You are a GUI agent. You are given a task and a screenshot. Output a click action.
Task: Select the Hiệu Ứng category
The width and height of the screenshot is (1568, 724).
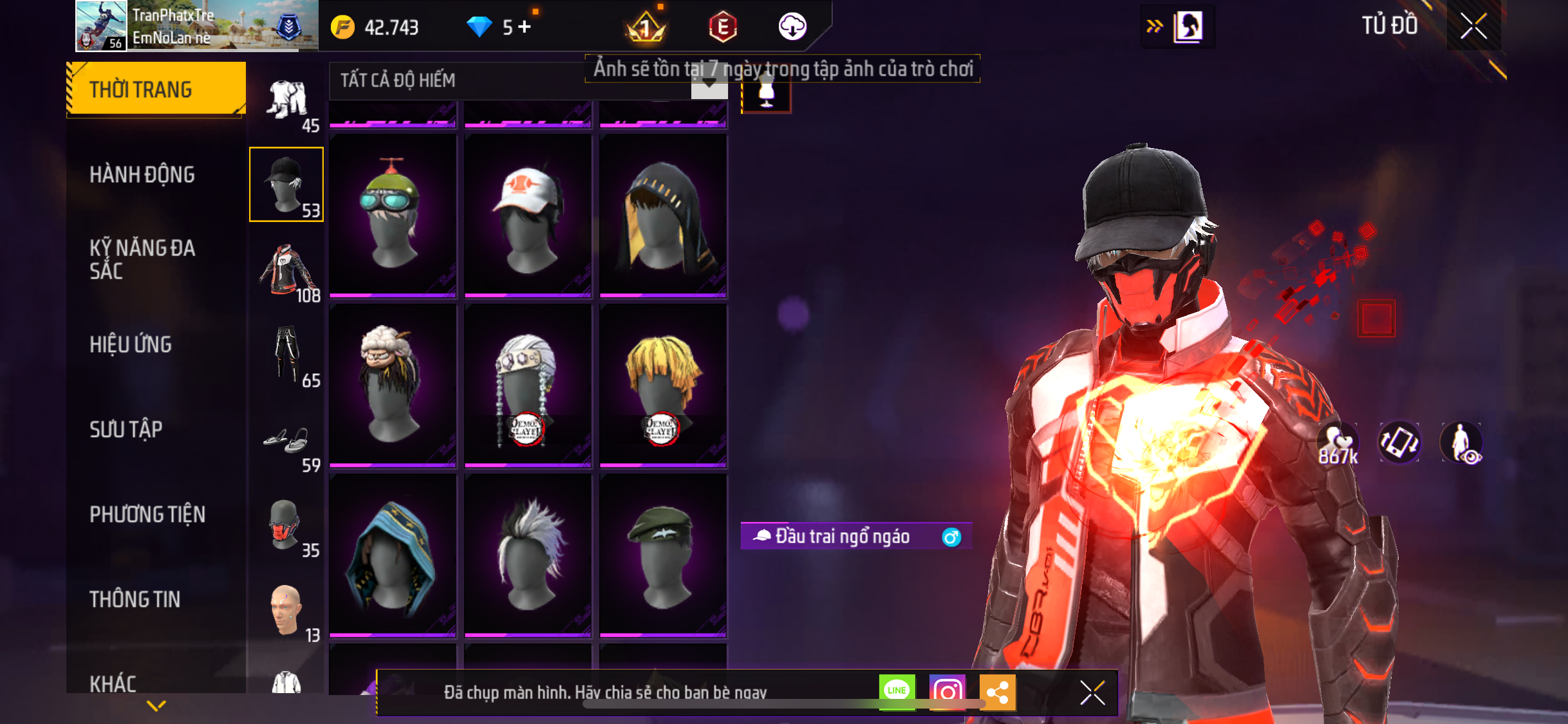coord(131,344)
